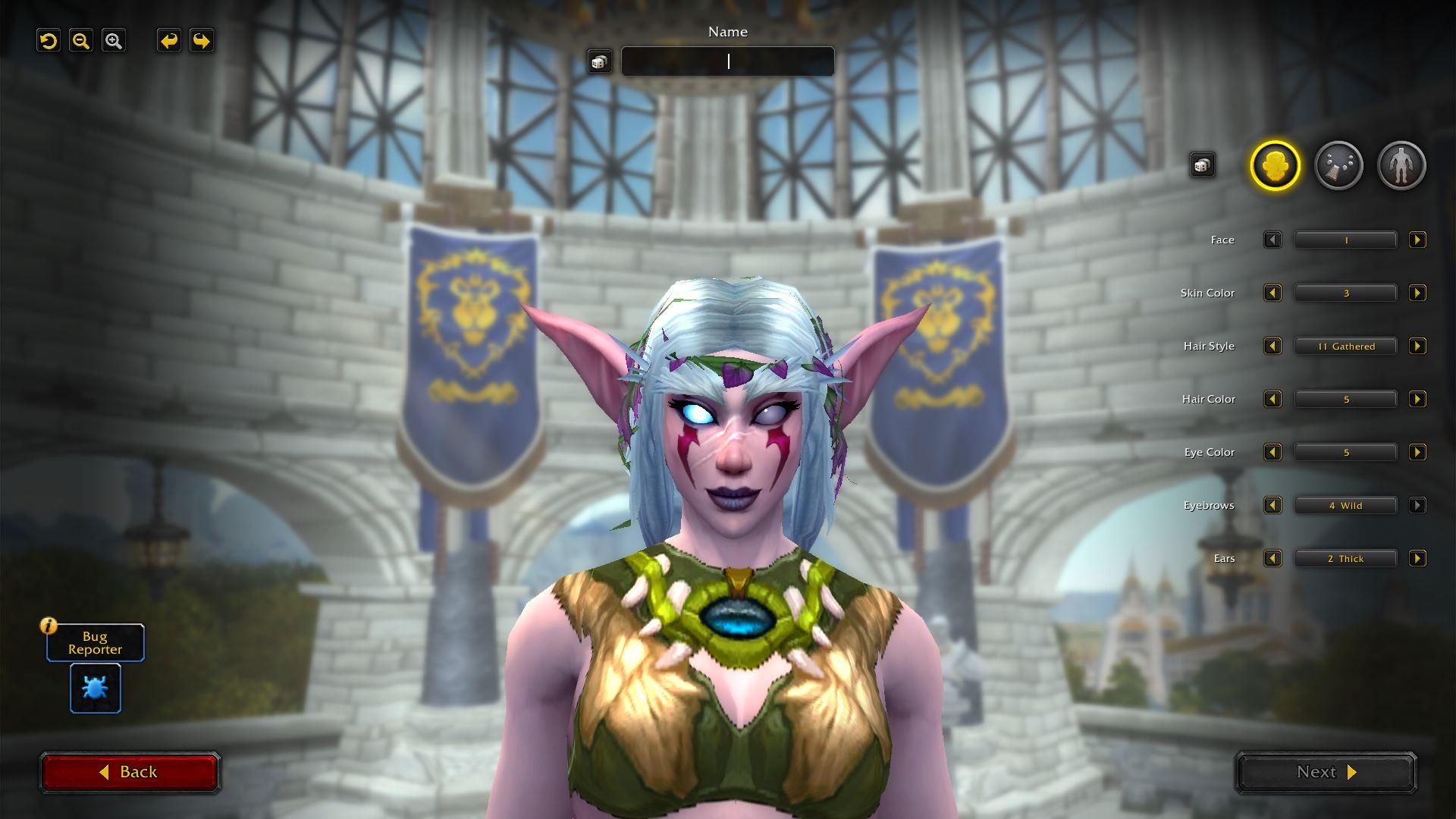Proceed with the Next button
This screenshot has height=819, width=1456.
pos(1326,772)
